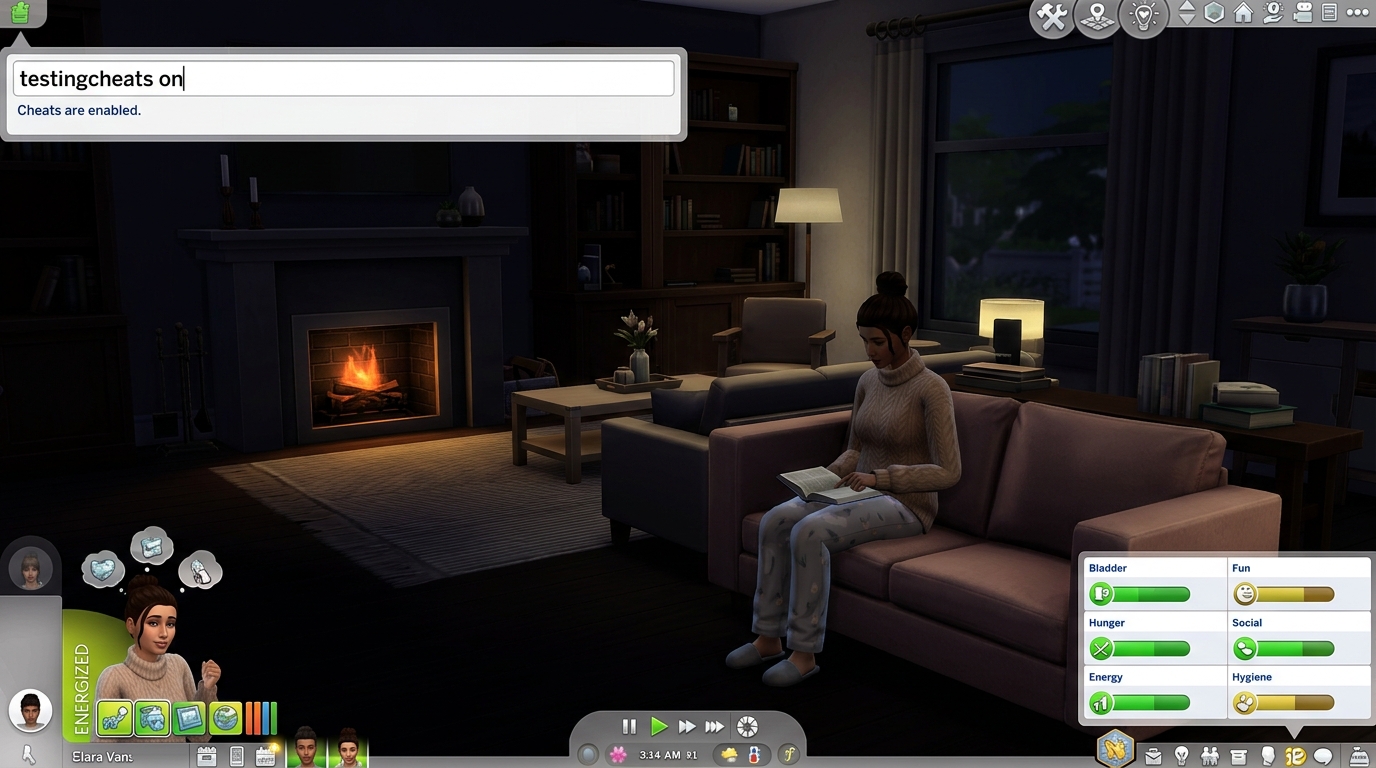The width and height of the screenshot is (1376, 768).
Task: Open the weather forecast via the cloud icon
Action: coord(729,756)
